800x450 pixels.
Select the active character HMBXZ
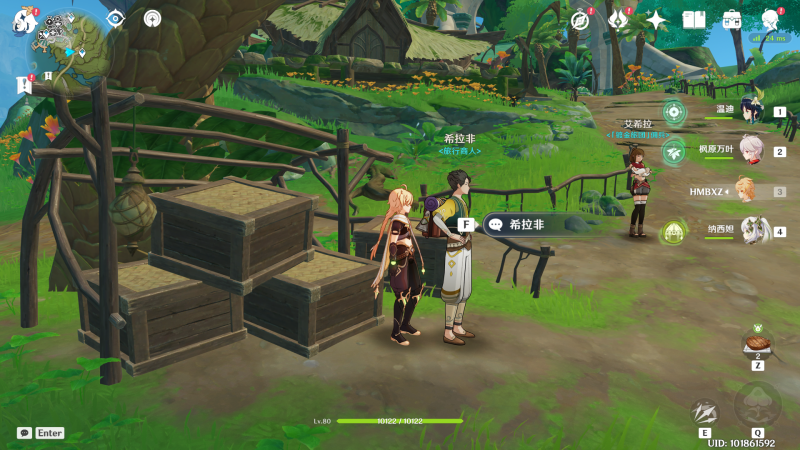click(744, 191)
